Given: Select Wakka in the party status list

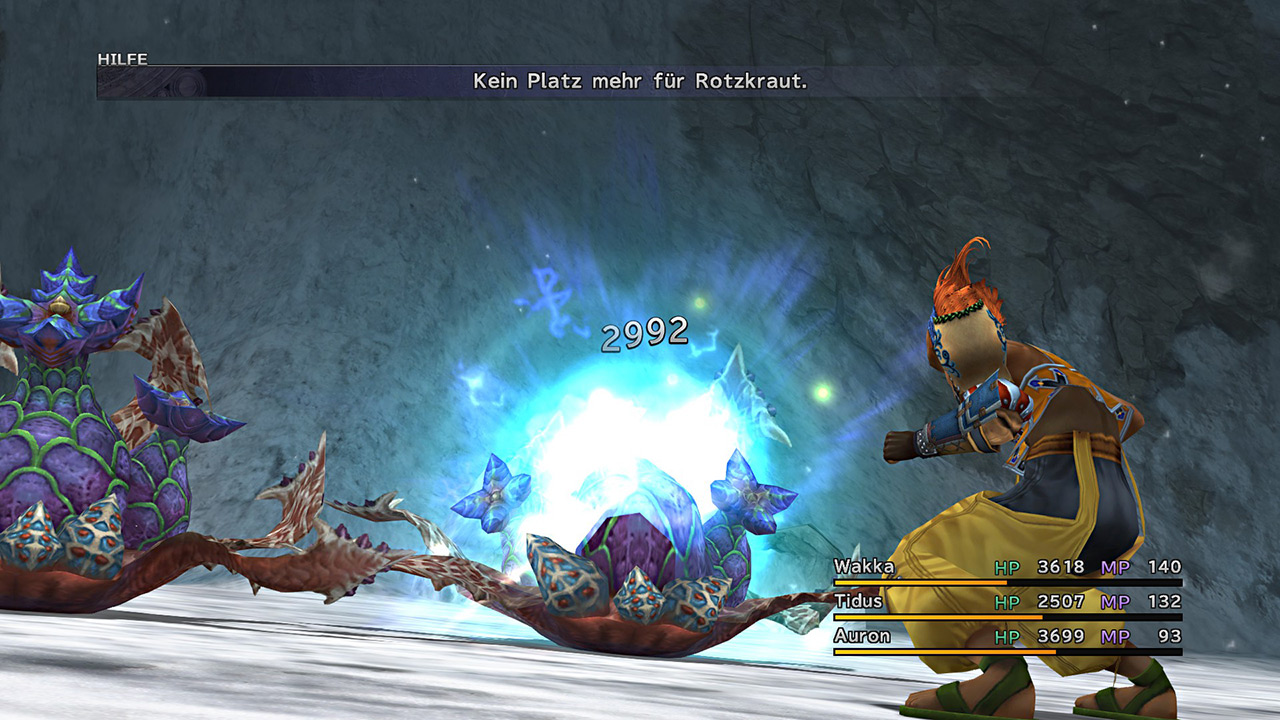Looking at the screenshot, I should 865,567.
